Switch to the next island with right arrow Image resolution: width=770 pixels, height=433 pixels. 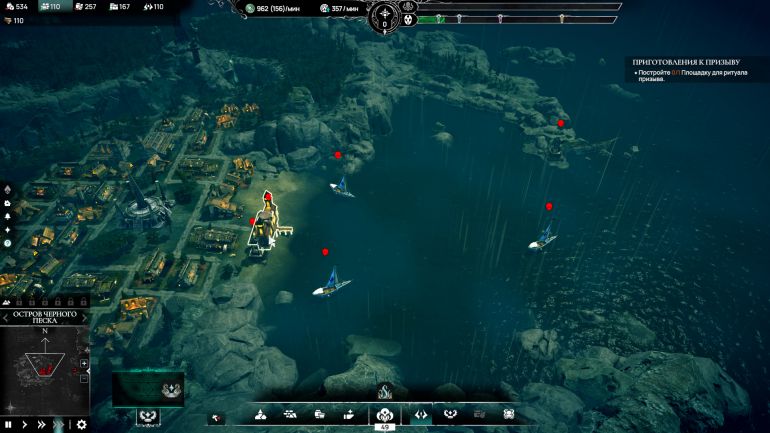coord(84,318)
